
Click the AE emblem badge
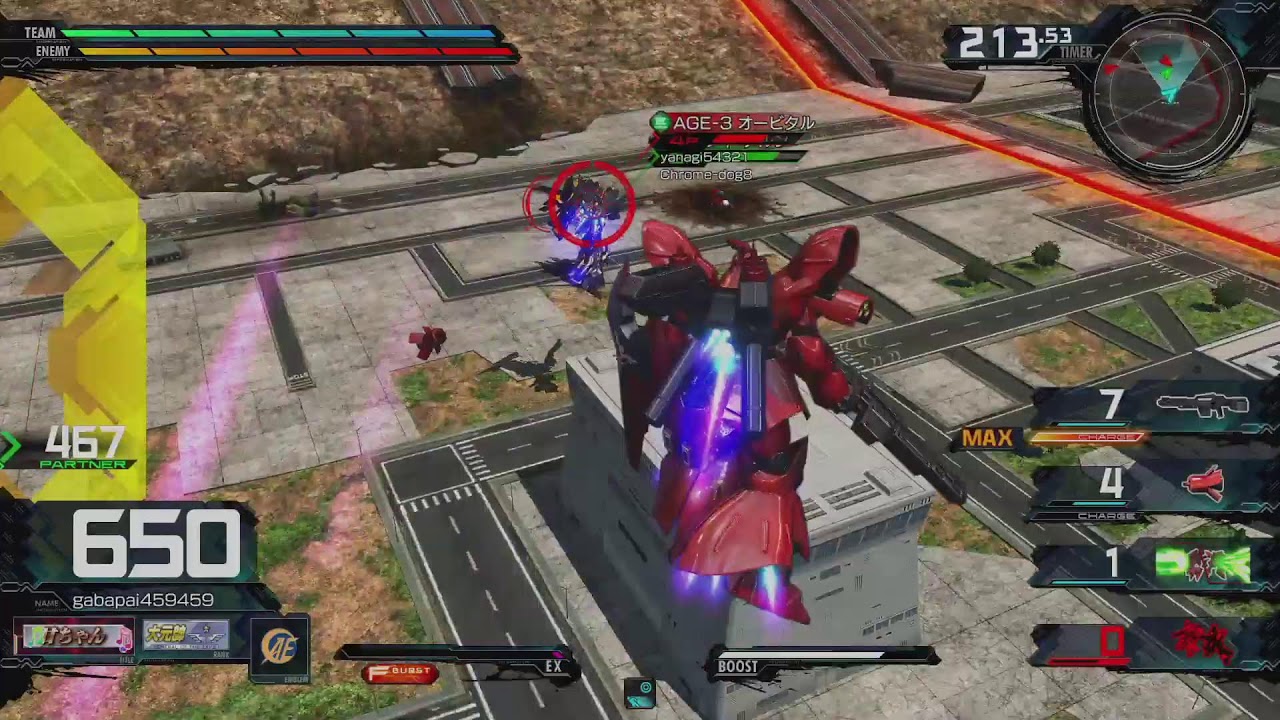click(278, 648)
